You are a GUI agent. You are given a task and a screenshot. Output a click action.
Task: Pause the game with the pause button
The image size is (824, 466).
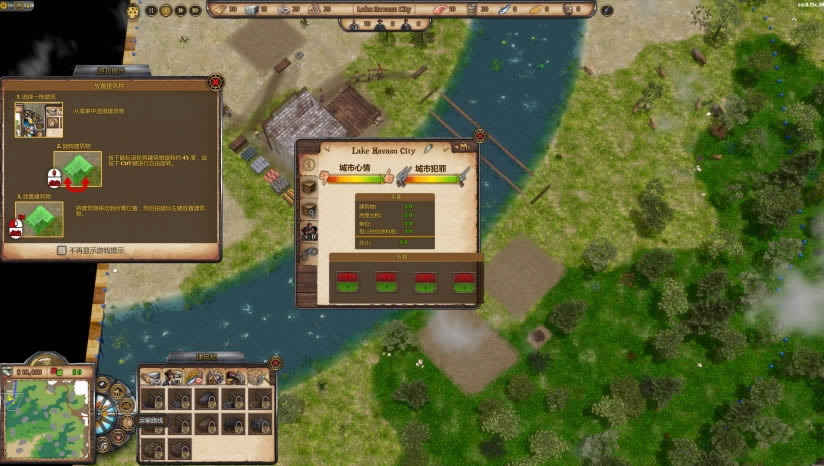coord(151,10)
